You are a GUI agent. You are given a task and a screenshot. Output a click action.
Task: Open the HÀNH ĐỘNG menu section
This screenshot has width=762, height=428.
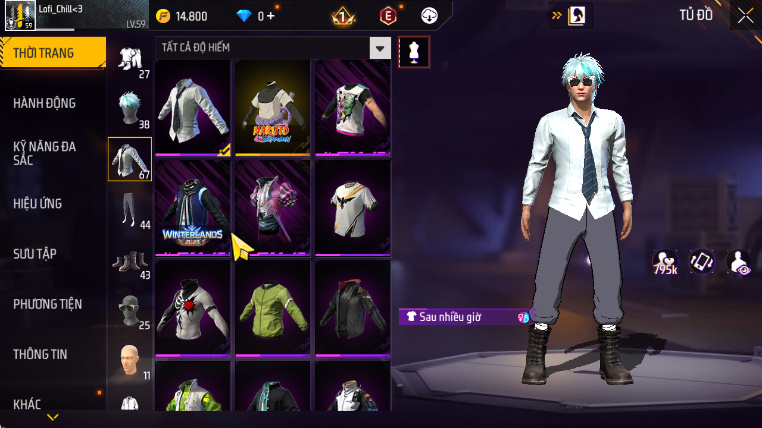click(45, 103)
